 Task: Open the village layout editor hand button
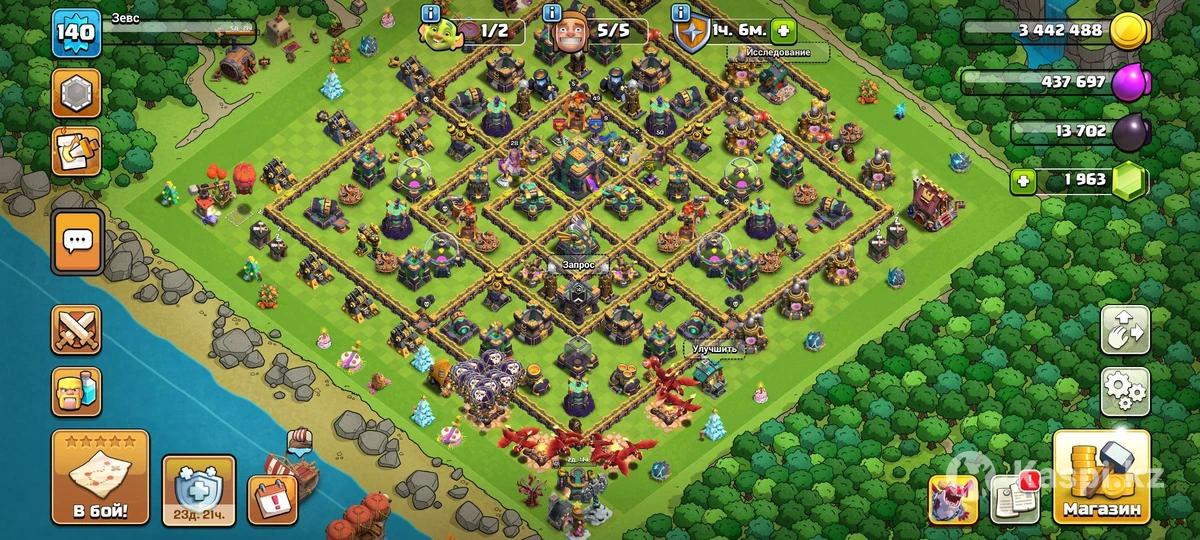[1125, 331]
